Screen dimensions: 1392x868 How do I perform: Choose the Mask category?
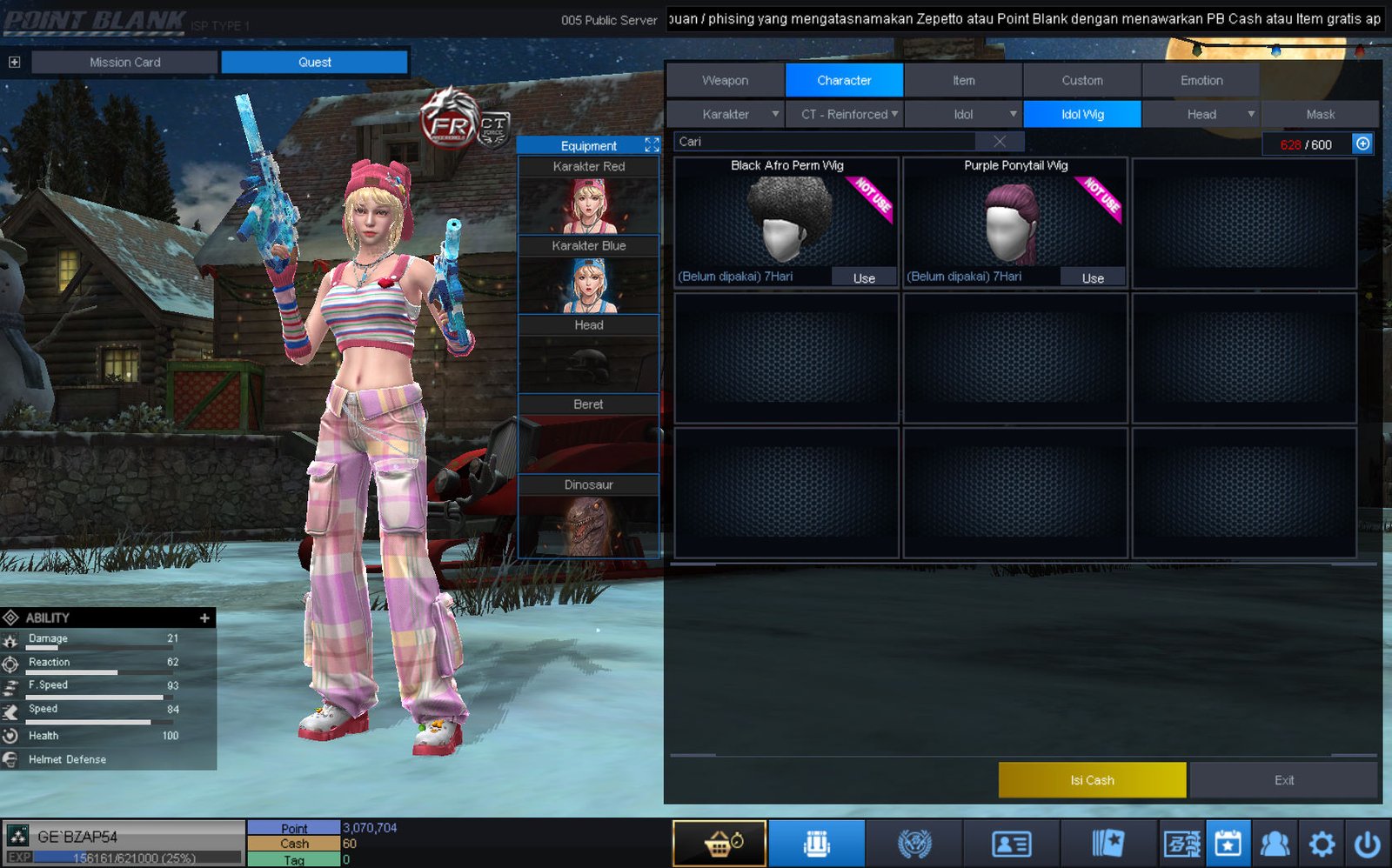pyautogui.click(x=1320, y=114)
